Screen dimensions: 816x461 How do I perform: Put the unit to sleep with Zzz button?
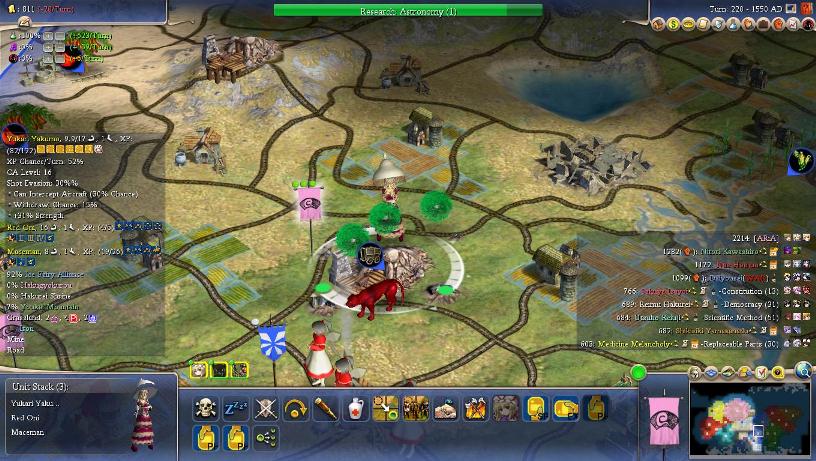point(235,408)
